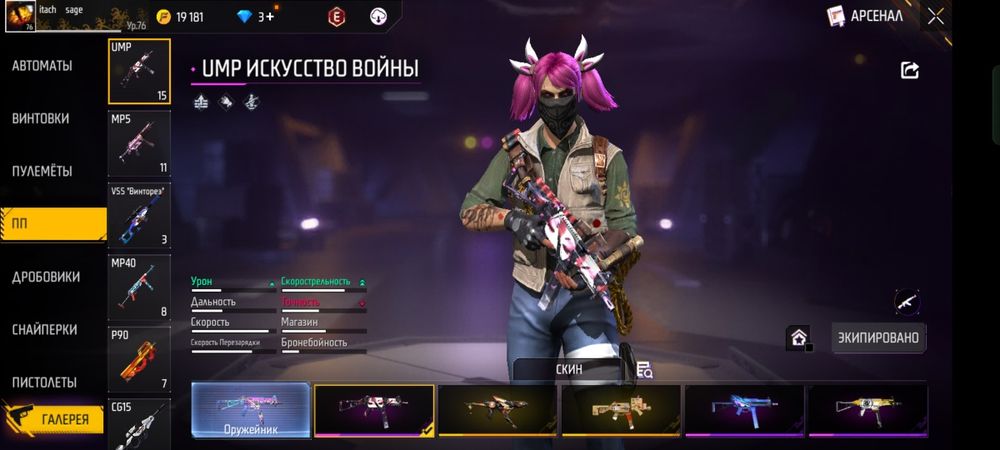The image size is (1000, 450).
Task: Select the MP40 weapon tile
Action: pos(138,287)
